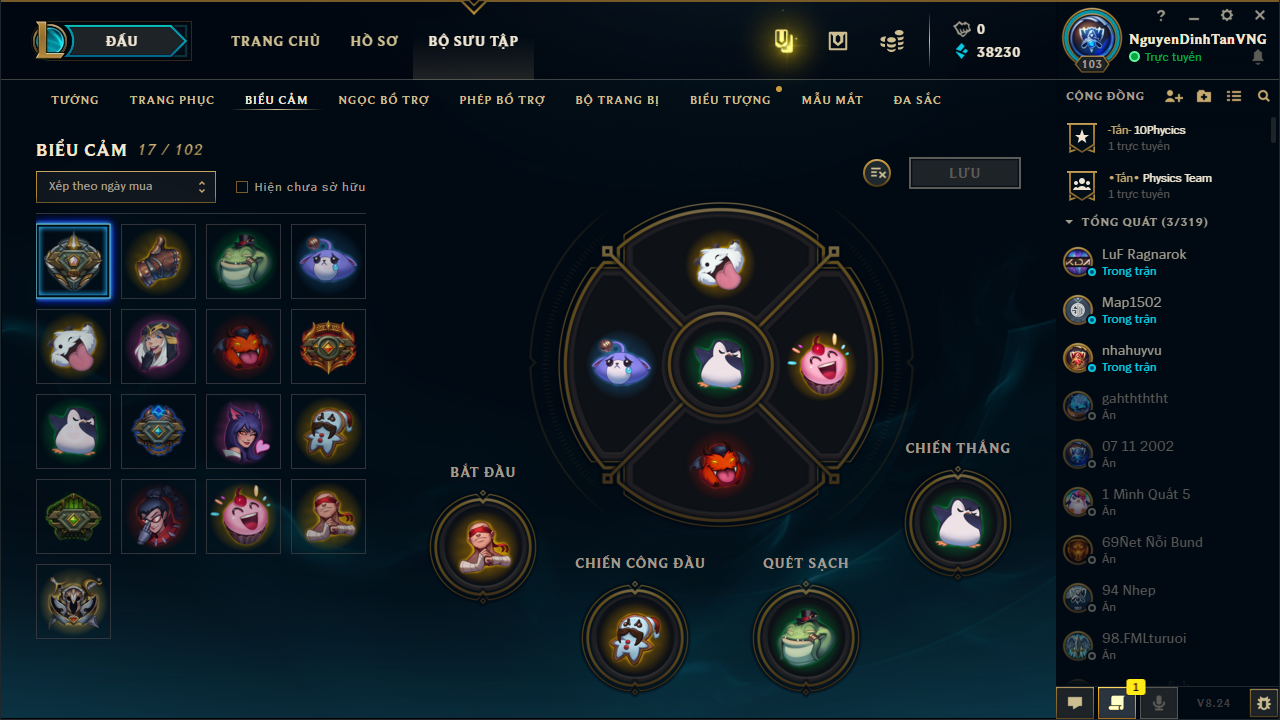Switch to the TƯỚNG tab
1280x720 pixels.
click(x=75, y=100)
